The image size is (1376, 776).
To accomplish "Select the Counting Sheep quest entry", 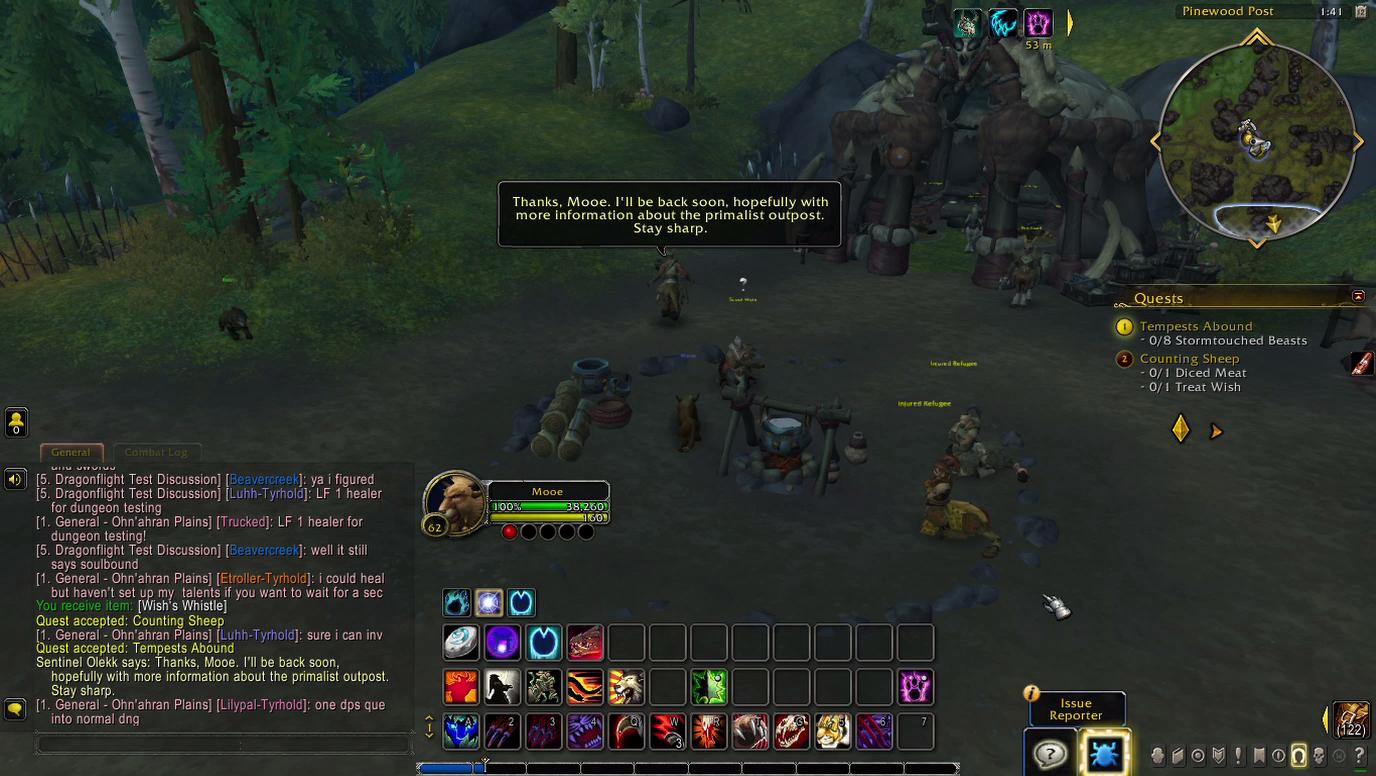I will coord(1189,358).
